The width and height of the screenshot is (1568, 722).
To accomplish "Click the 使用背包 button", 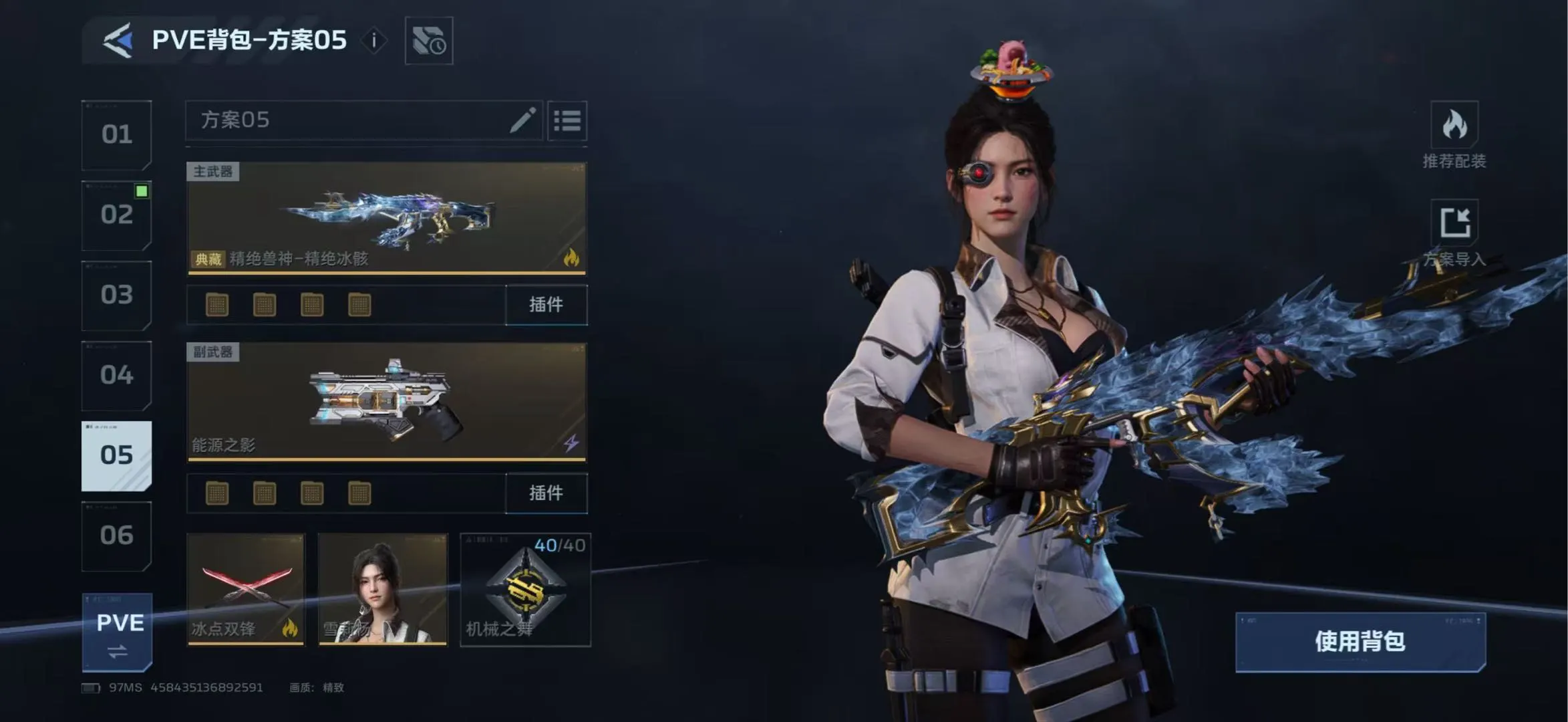I will [x=1360, y=642].
